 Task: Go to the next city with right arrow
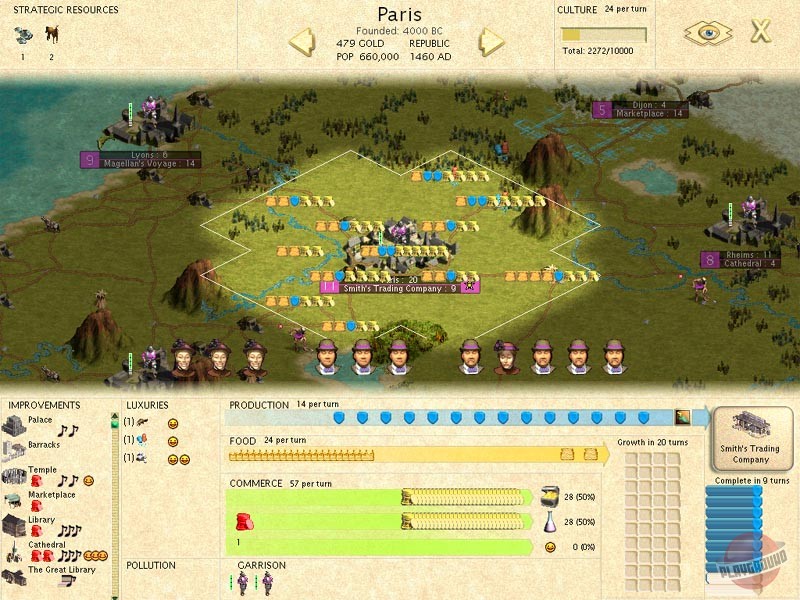click(491, 42)
